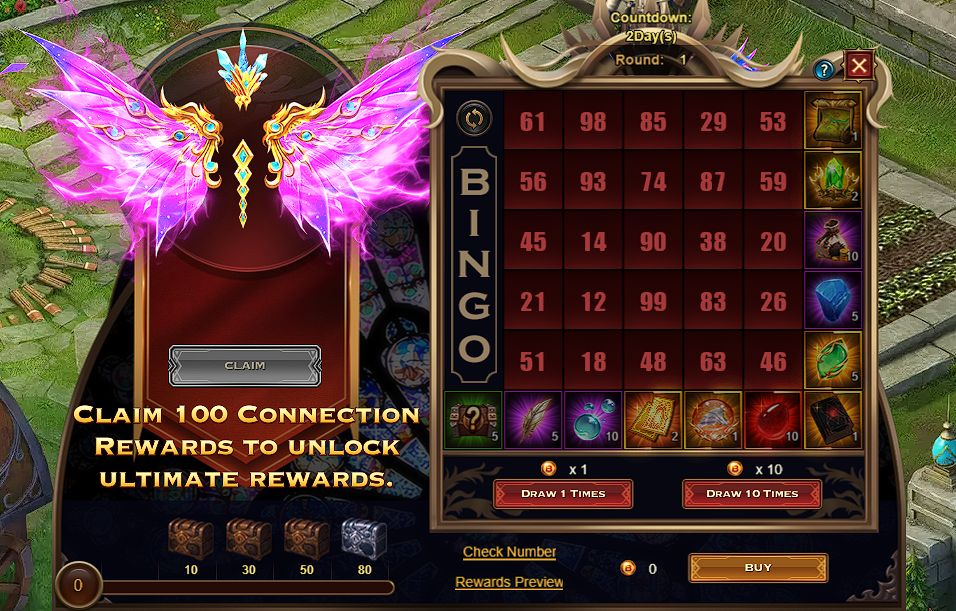Click the Draw 1 Times button
The image size is (956, 611).
pyautogui.click(x=562, y=493)
